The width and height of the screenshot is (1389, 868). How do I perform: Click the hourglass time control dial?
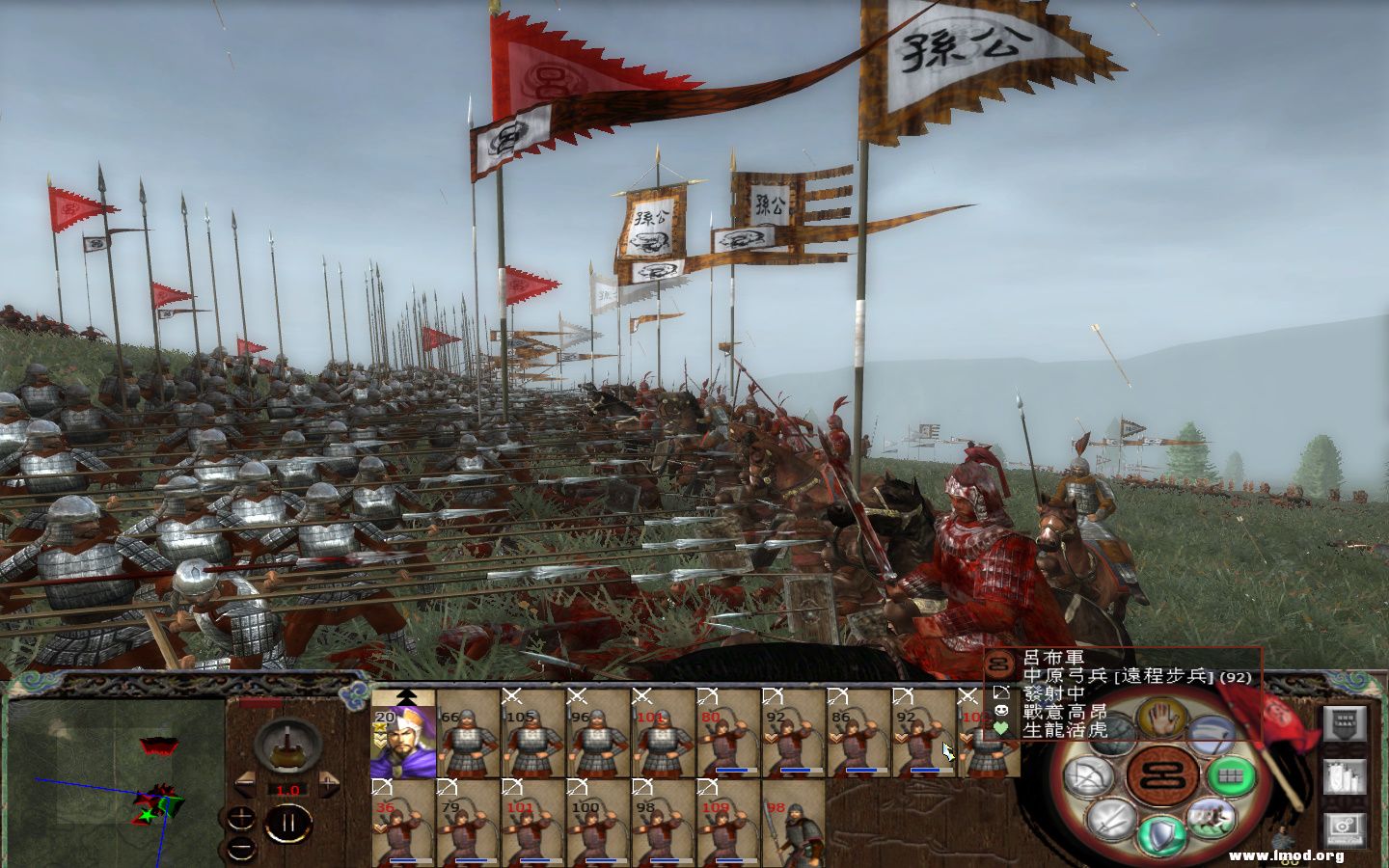point(286,746)
